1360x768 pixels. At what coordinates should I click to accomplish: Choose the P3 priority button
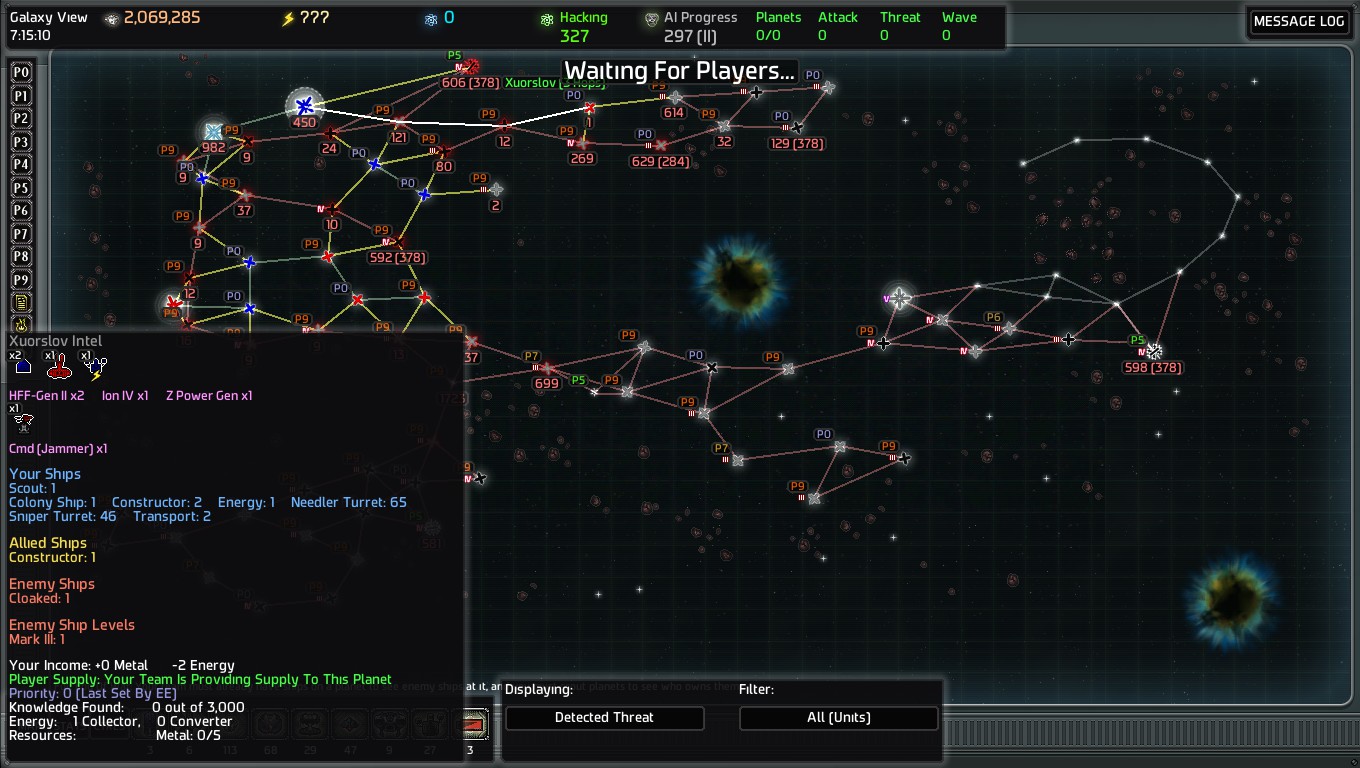(x=20, y=142)
